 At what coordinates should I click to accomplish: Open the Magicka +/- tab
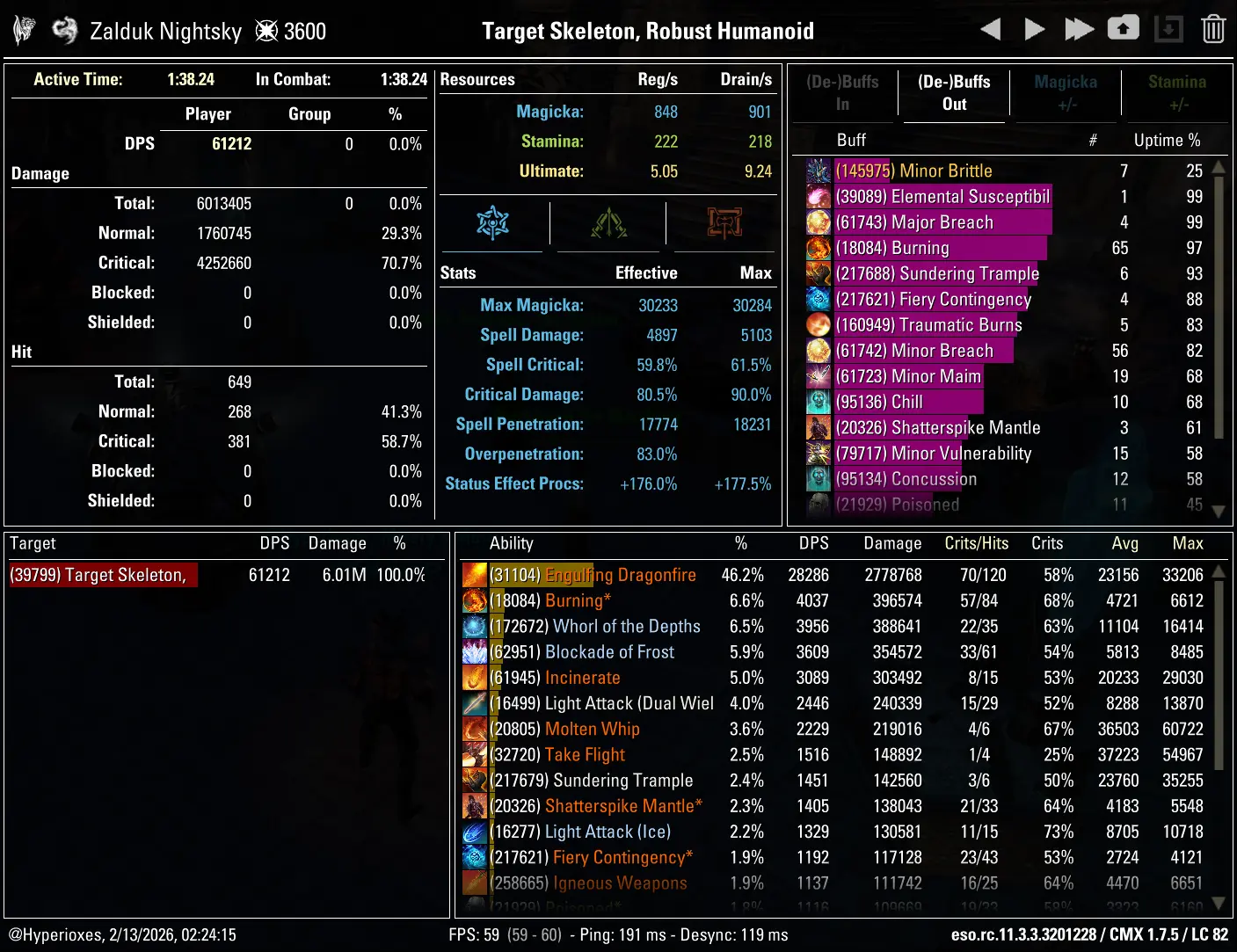[x=1066, y=93]
